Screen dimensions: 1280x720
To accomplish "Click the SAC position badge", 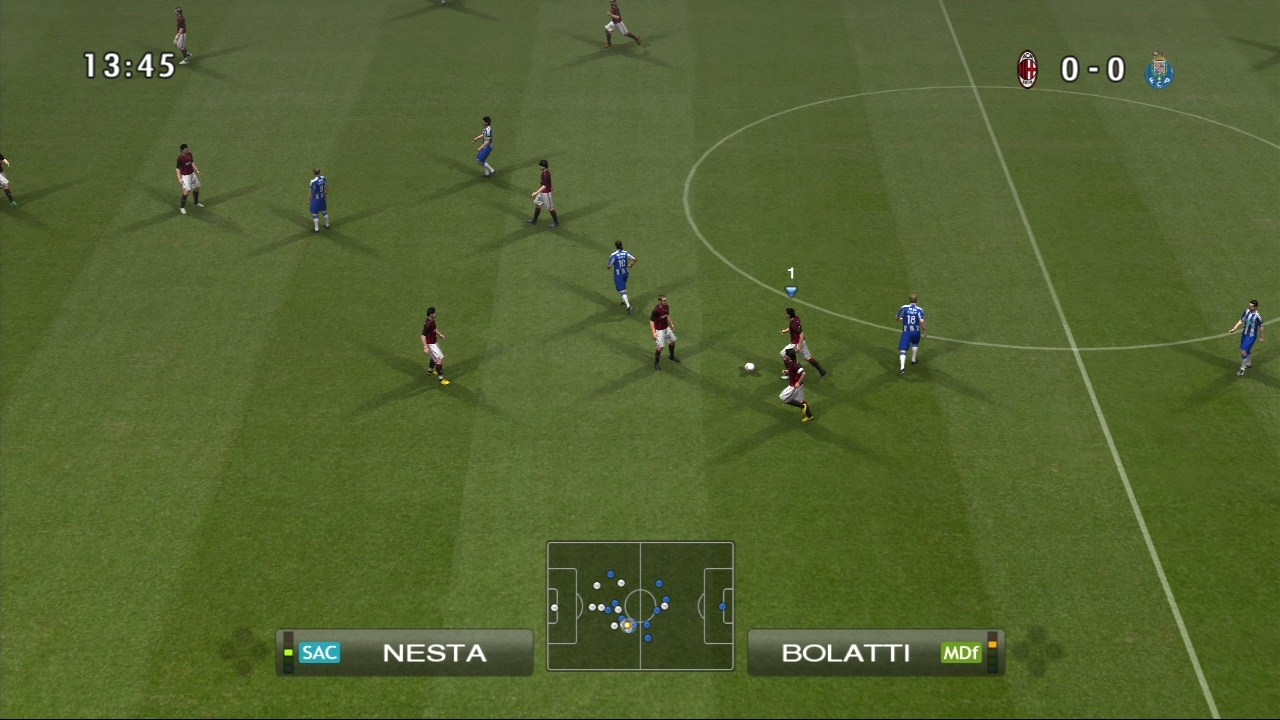I will pyautogui.click(x=319, y=653).
